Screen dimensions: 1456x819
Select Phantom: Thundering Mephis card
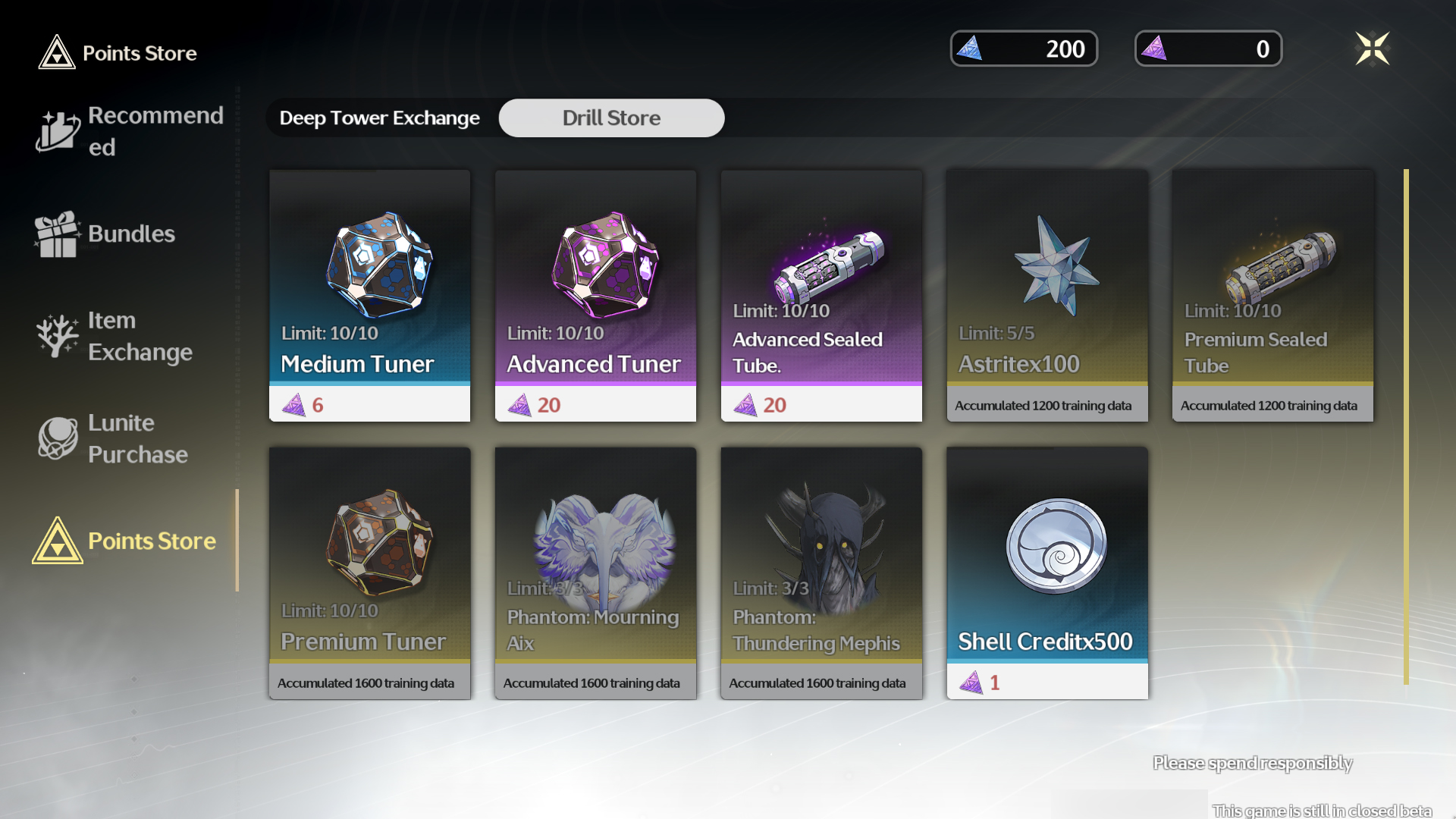[821, 573]
